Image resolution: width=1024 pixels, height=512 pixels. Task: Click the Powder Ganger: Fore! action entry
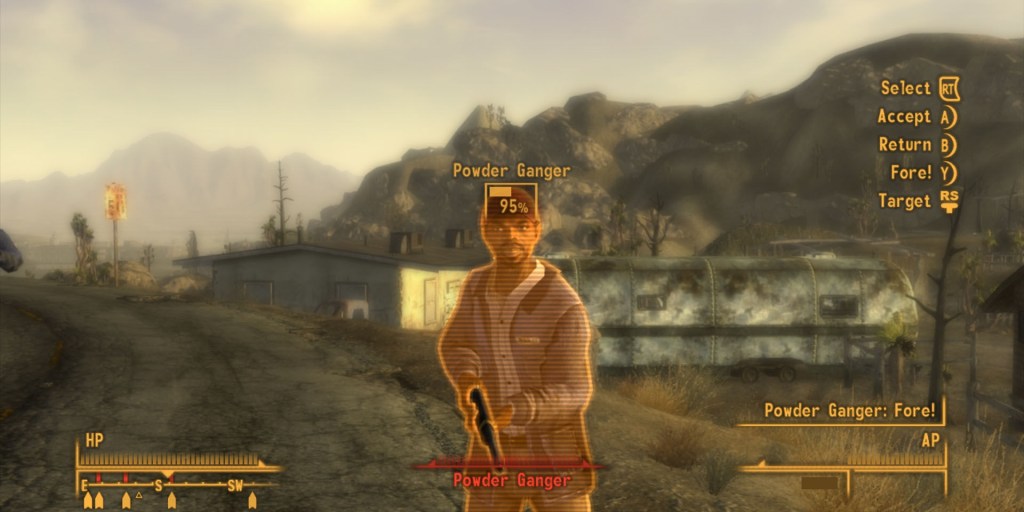pos(850,410)
